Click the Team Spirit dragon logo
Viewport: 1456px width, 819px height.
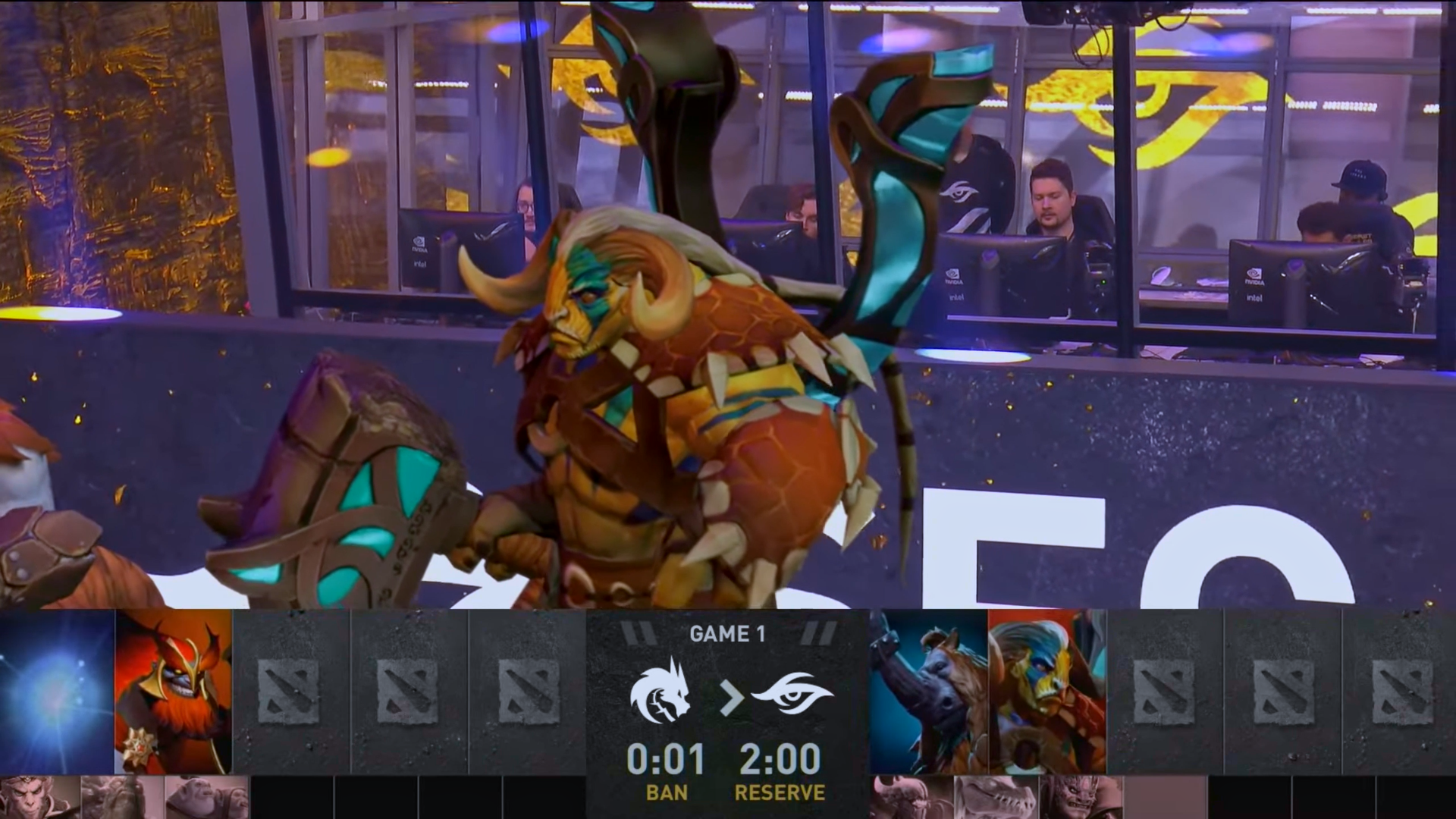[660, 690]
